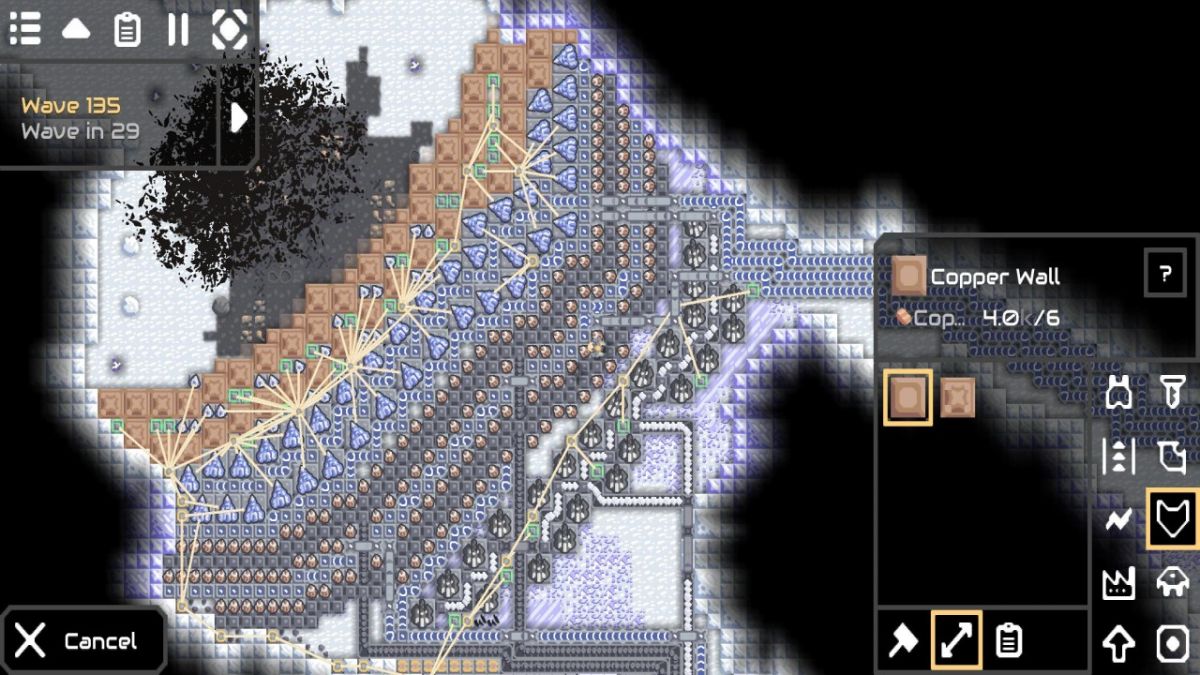Show Copper Wall info with question mark

tap(1165, 273)
